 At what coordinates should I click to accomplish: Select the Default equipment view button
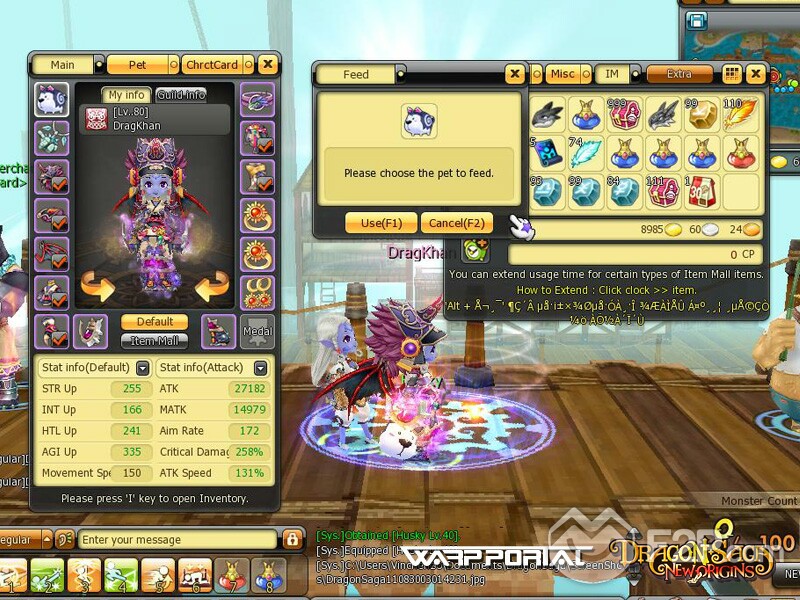coord(154,322)
